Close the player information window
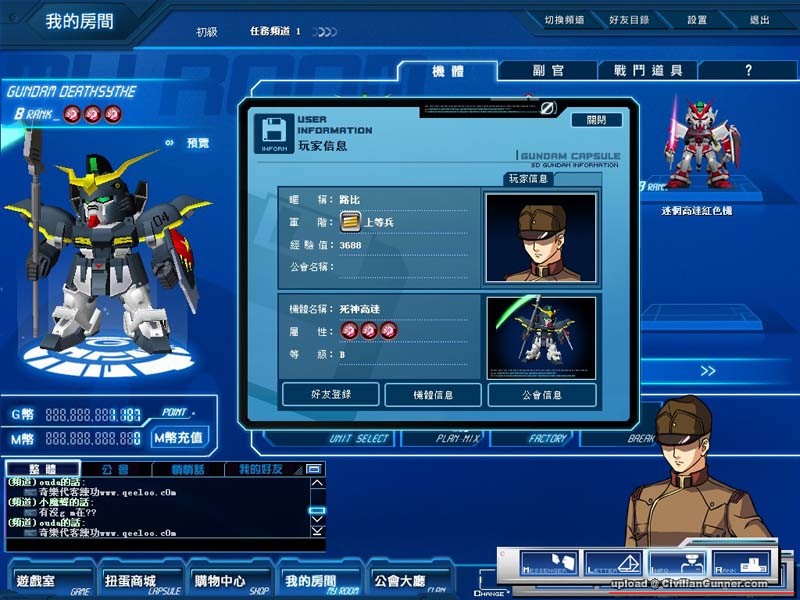The image size is (800, 600). tap(596, 119)
